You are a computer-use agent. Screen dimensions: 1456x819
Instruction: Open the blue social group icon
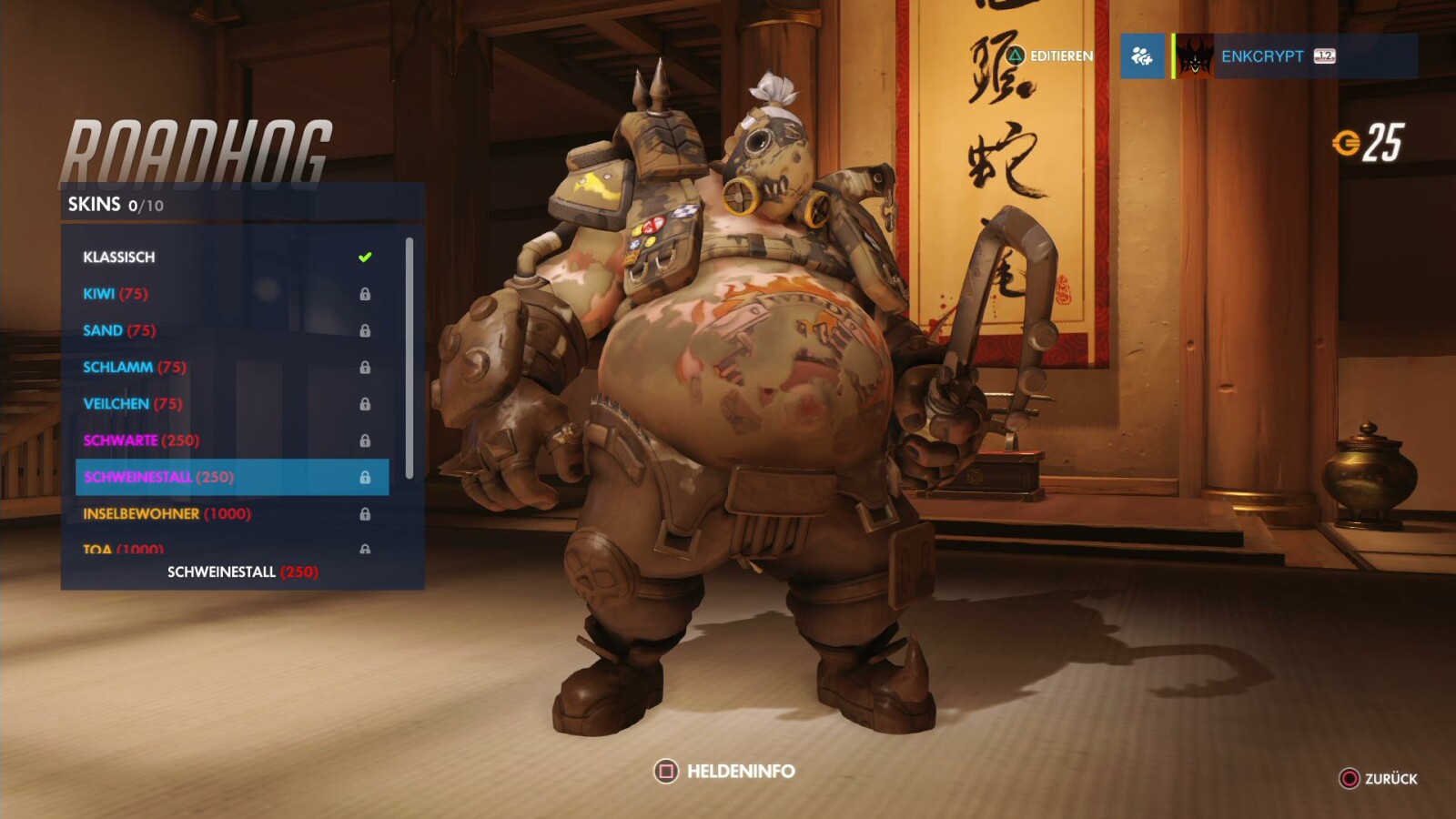[1143, 56]
